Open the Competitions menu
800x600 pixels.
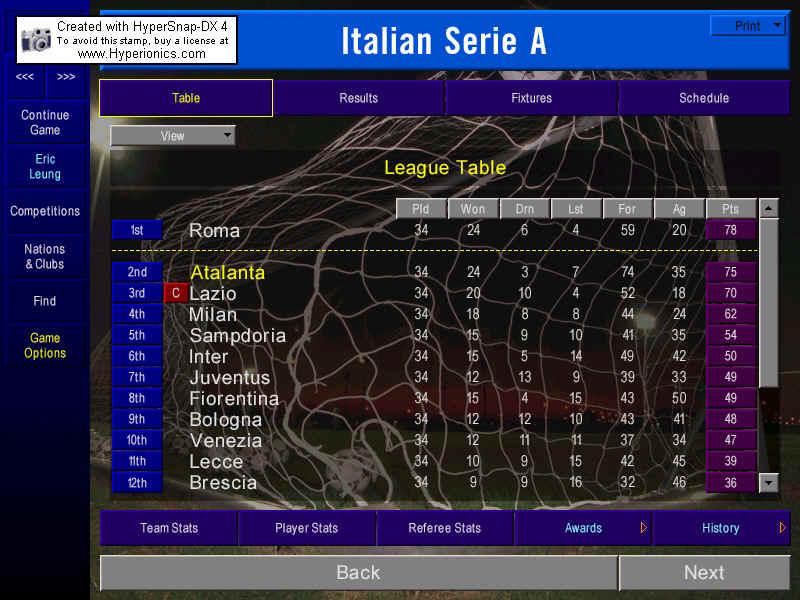pos(45,211)
